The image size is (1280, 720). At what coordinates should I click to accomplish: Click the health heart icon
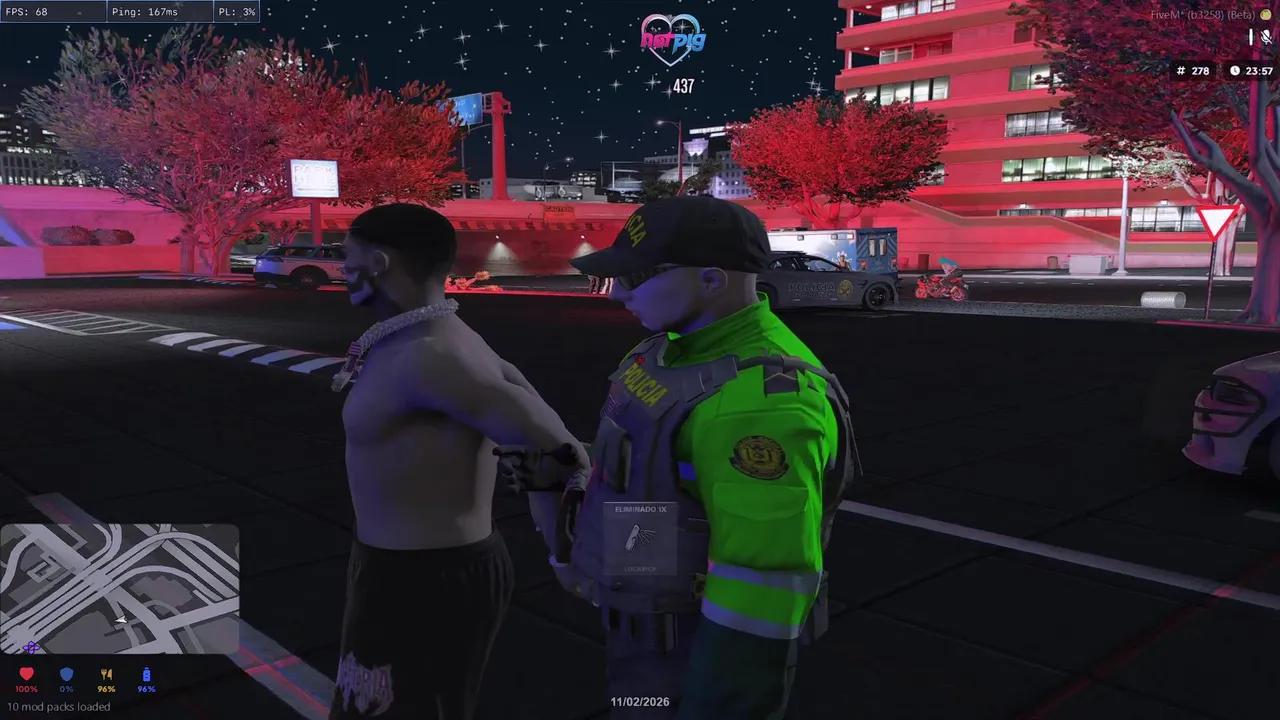click(x=27, y=675)
